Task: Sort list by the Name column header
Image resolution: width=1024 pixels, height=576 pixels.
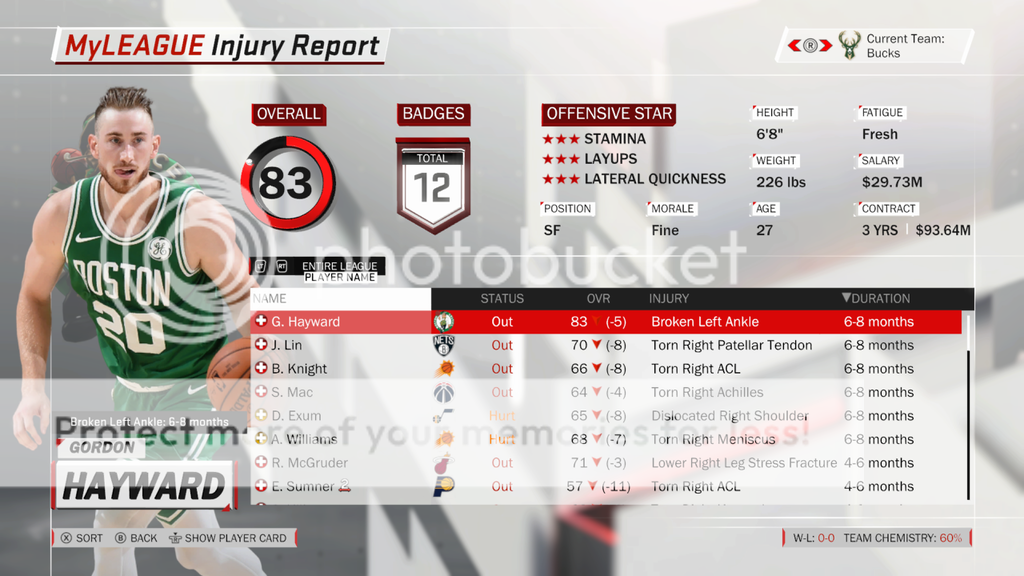Action: (x=270, y=298)
